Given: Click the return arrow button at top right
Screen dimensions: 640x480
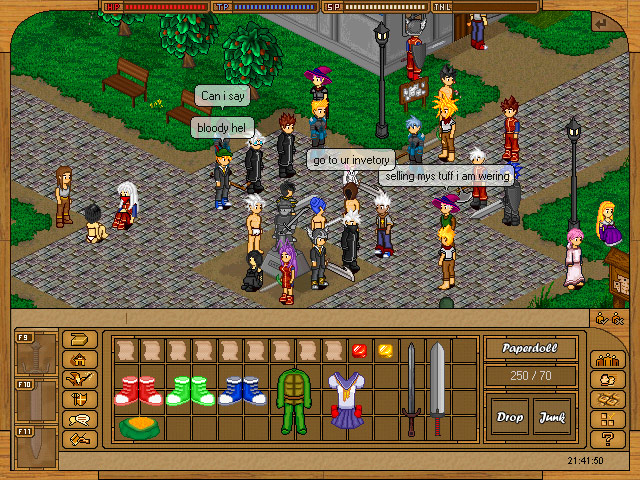Looking at the screenshot, I should coord(602,23).
